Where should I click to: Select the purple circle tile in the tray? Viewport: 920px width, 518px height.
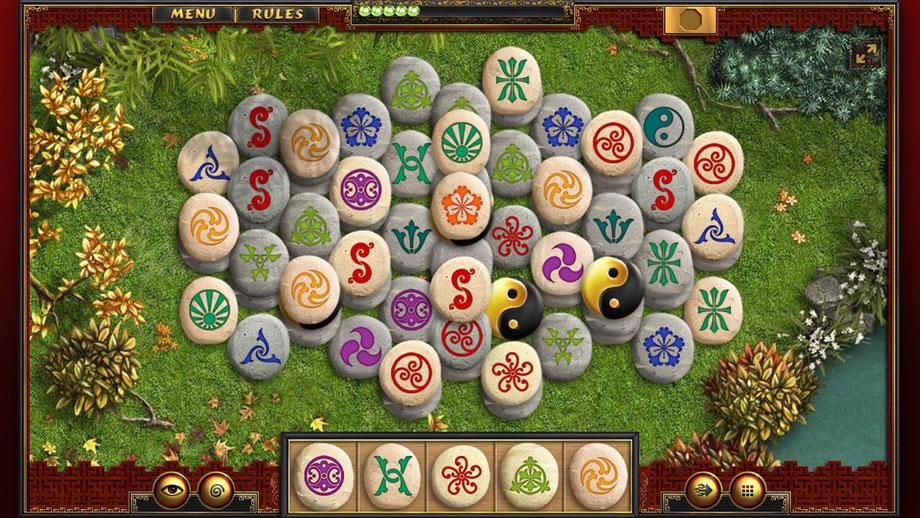tap(326, 471)
